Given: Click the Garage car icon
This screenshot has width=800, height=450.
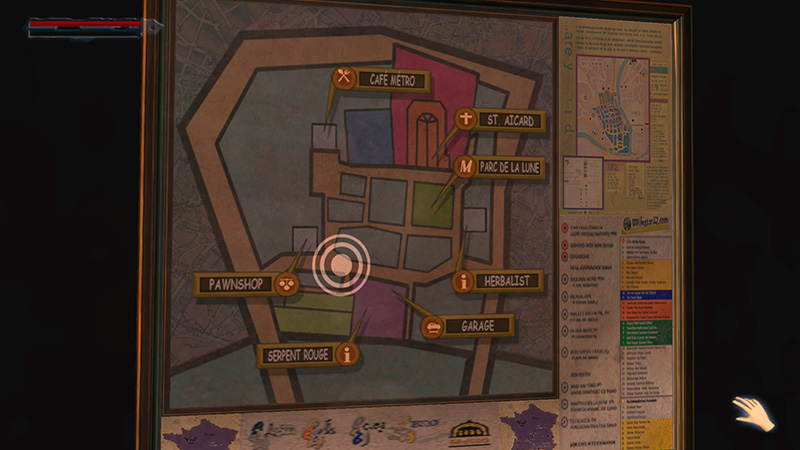Looking at the screenshot, I should coord(433,326).
